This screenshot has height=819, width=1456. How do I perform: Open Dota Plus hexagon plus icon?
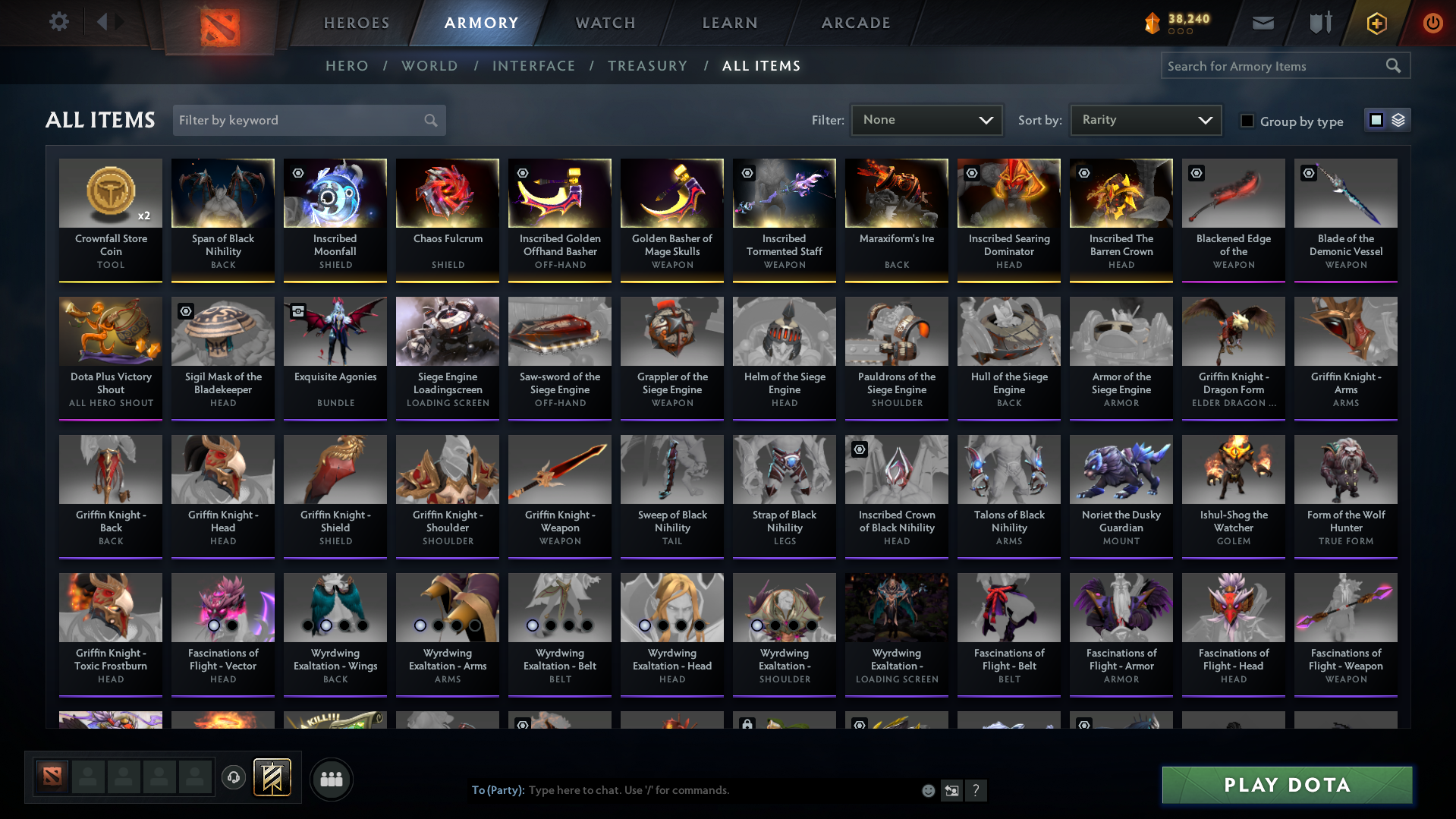pyautogui.click(x=1376, y=23)
